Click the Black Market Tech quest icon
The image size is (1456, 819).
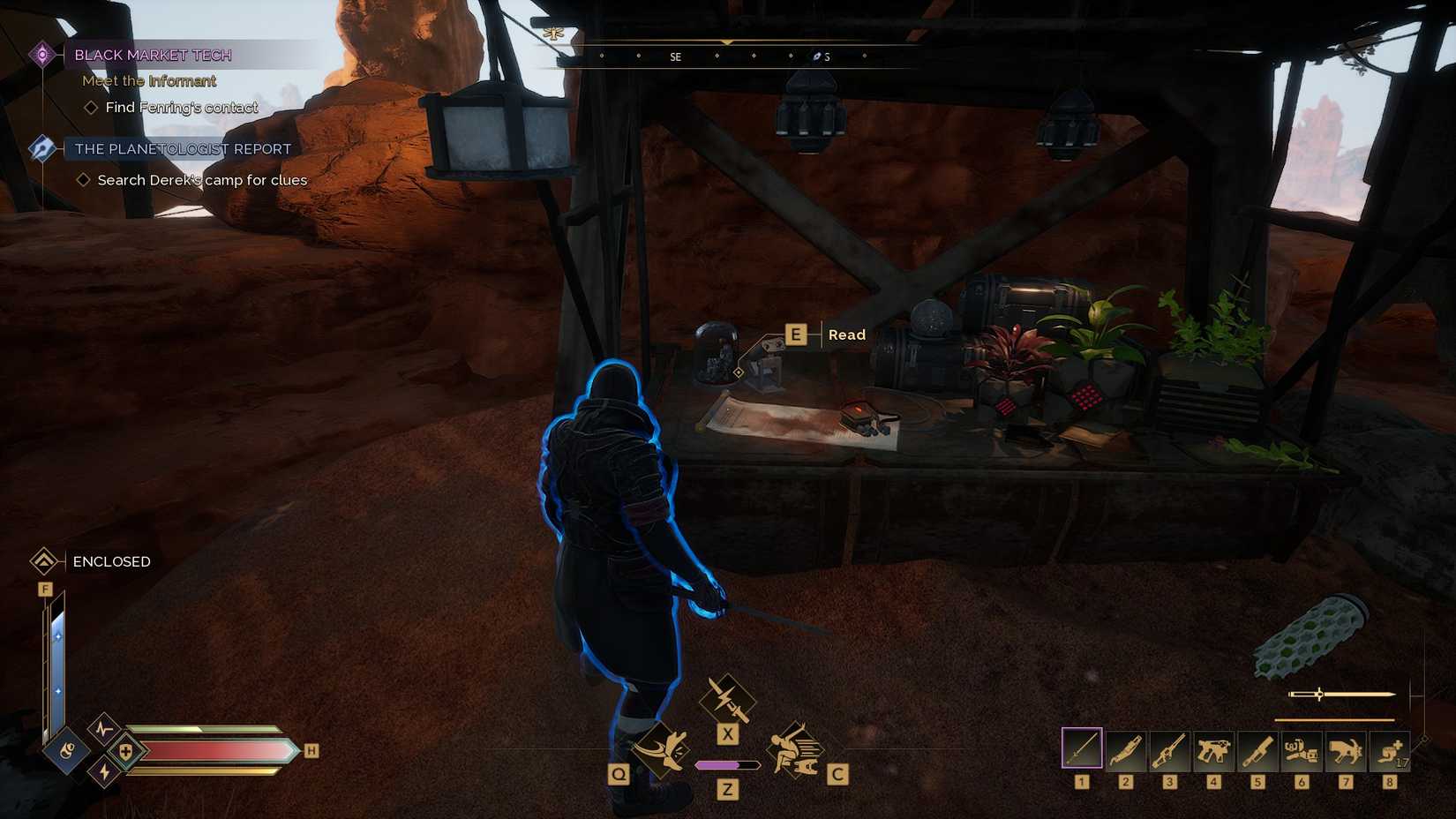tap(42, 54)
